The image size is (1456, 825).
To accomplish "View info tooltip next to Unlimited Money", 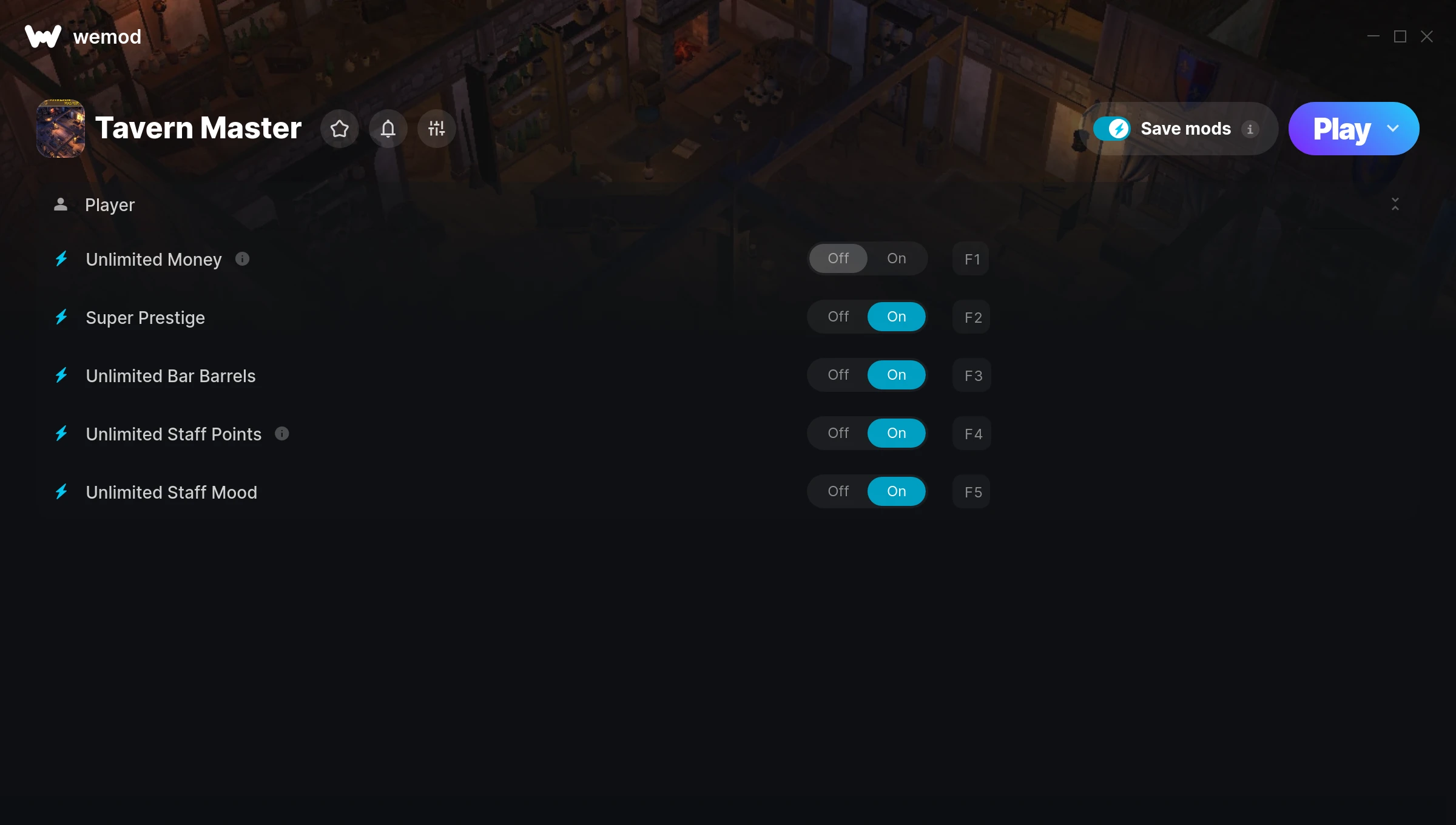I will 242,259.
